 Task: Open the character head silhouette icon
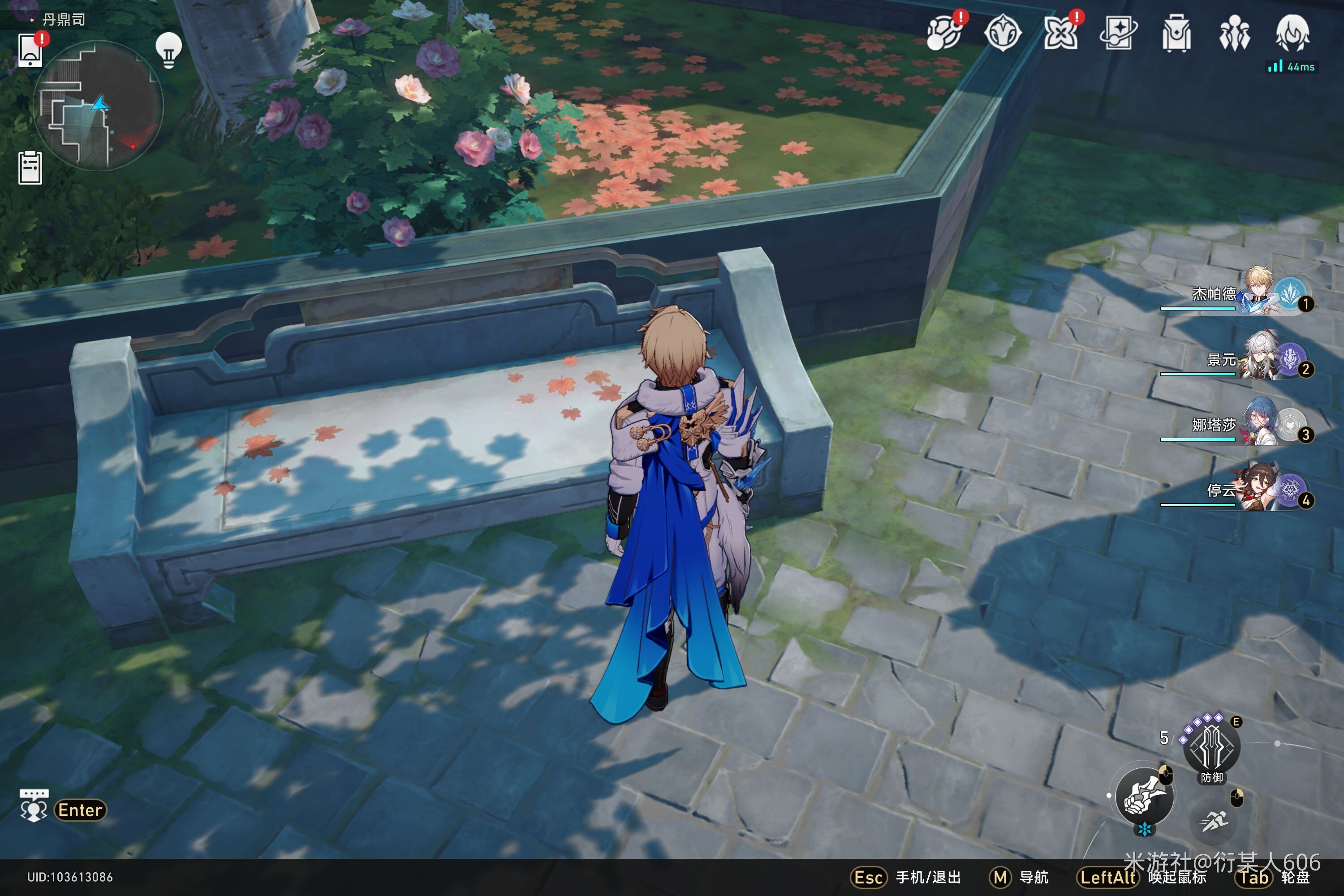pyautogui.click(x=1292, y=33)
